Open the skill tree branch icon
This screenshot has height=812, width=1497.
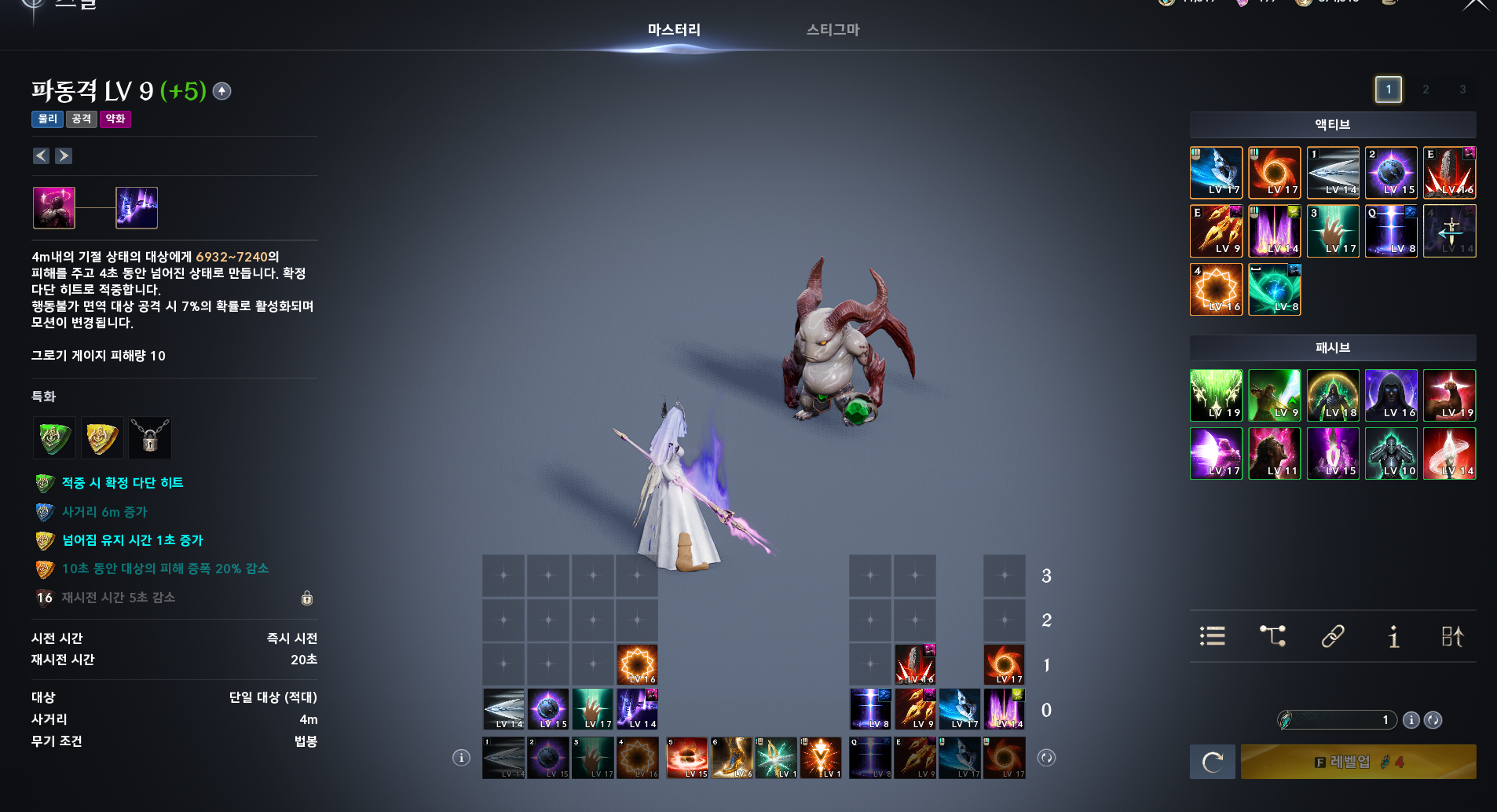click(1272, 636)
